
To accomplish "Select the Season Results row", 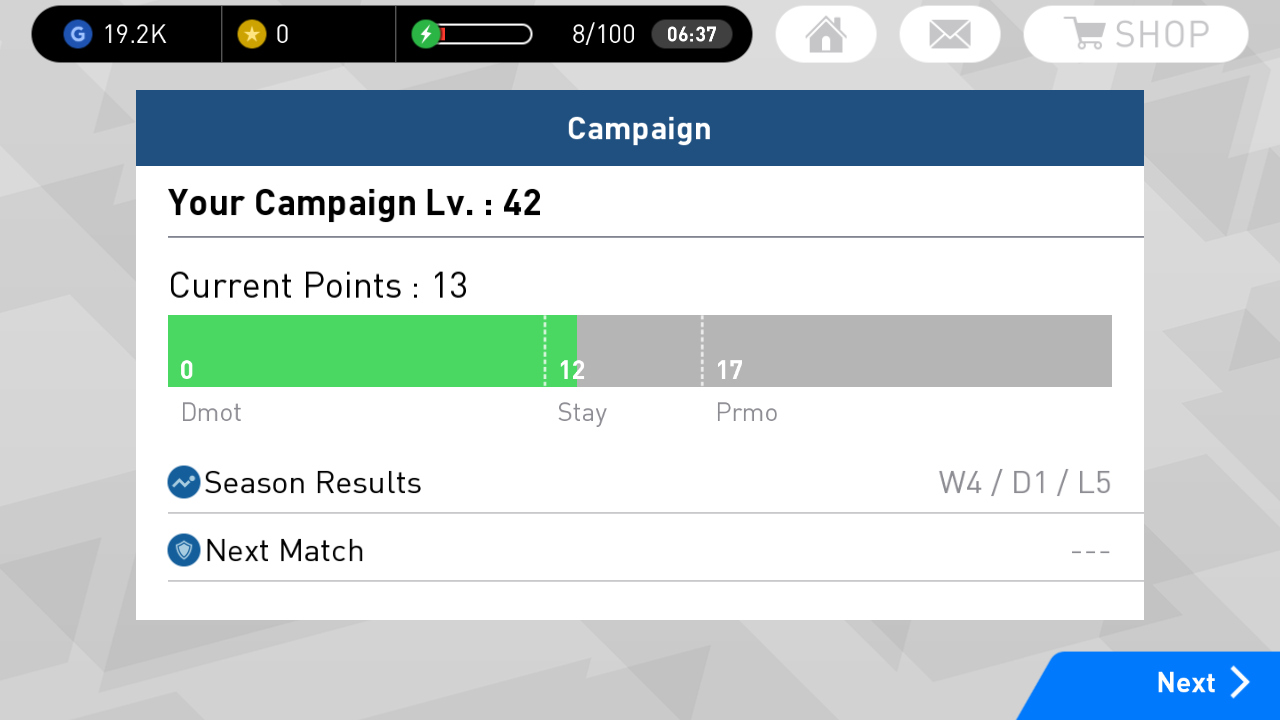I will click(x=640, y=482).
